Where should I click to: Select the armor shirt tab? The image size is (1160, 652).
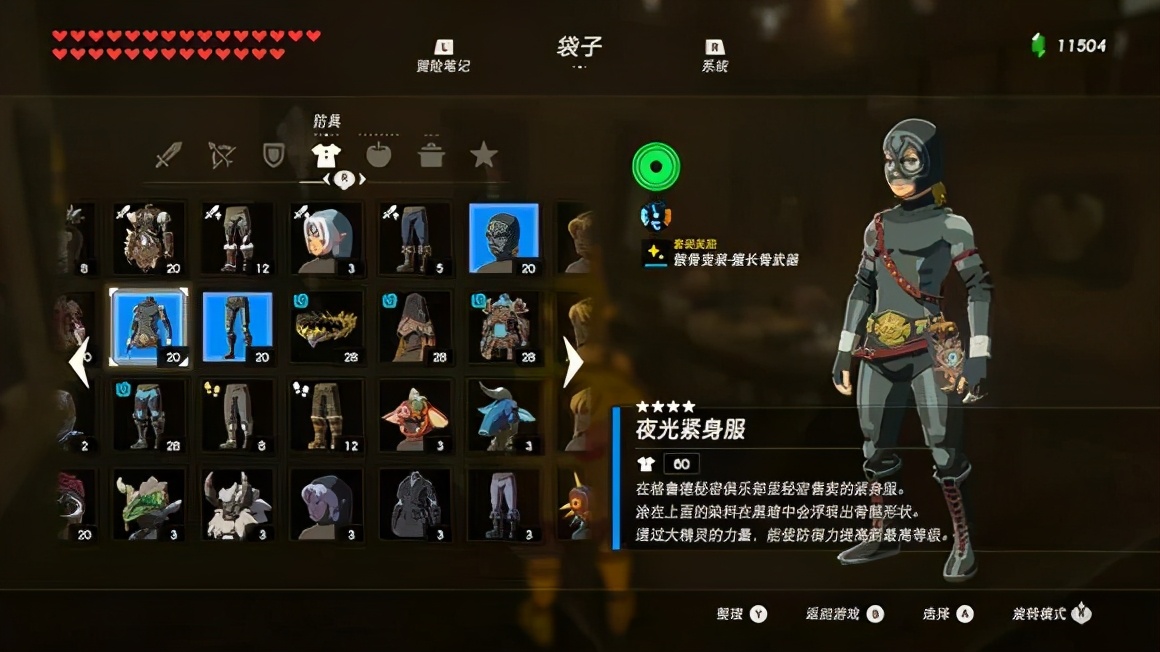[x=326, y=155]
